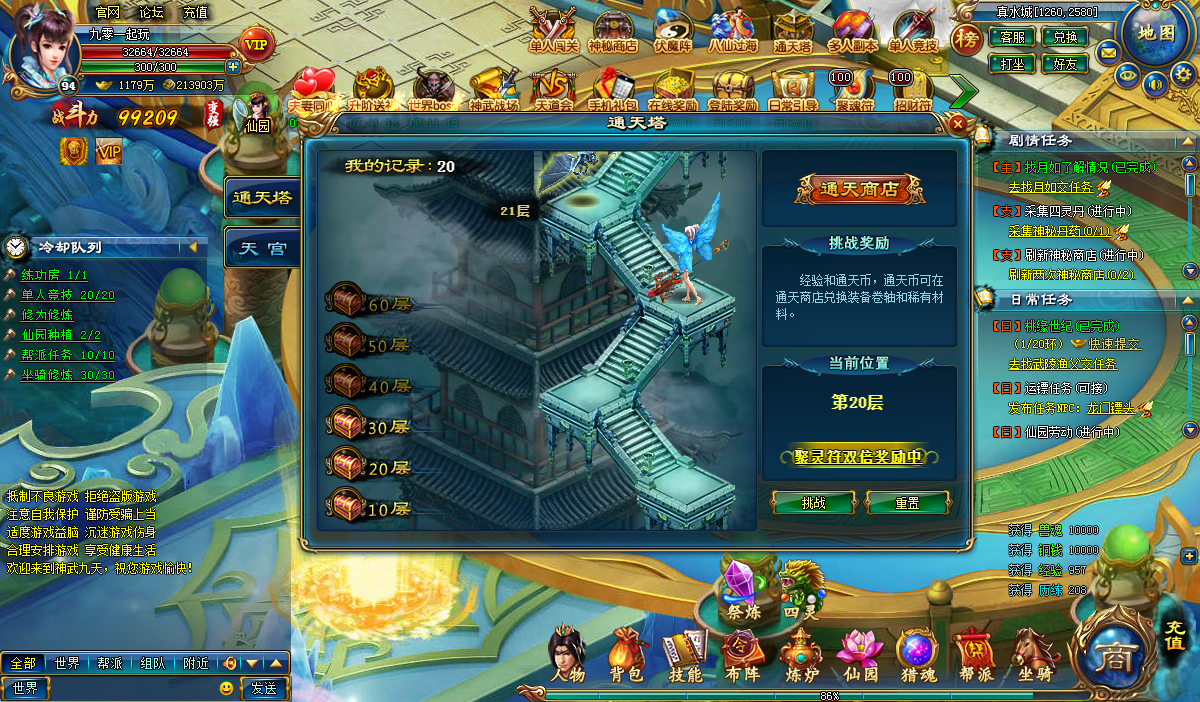Start the 挑战 challenge

(x=814, y=503)
